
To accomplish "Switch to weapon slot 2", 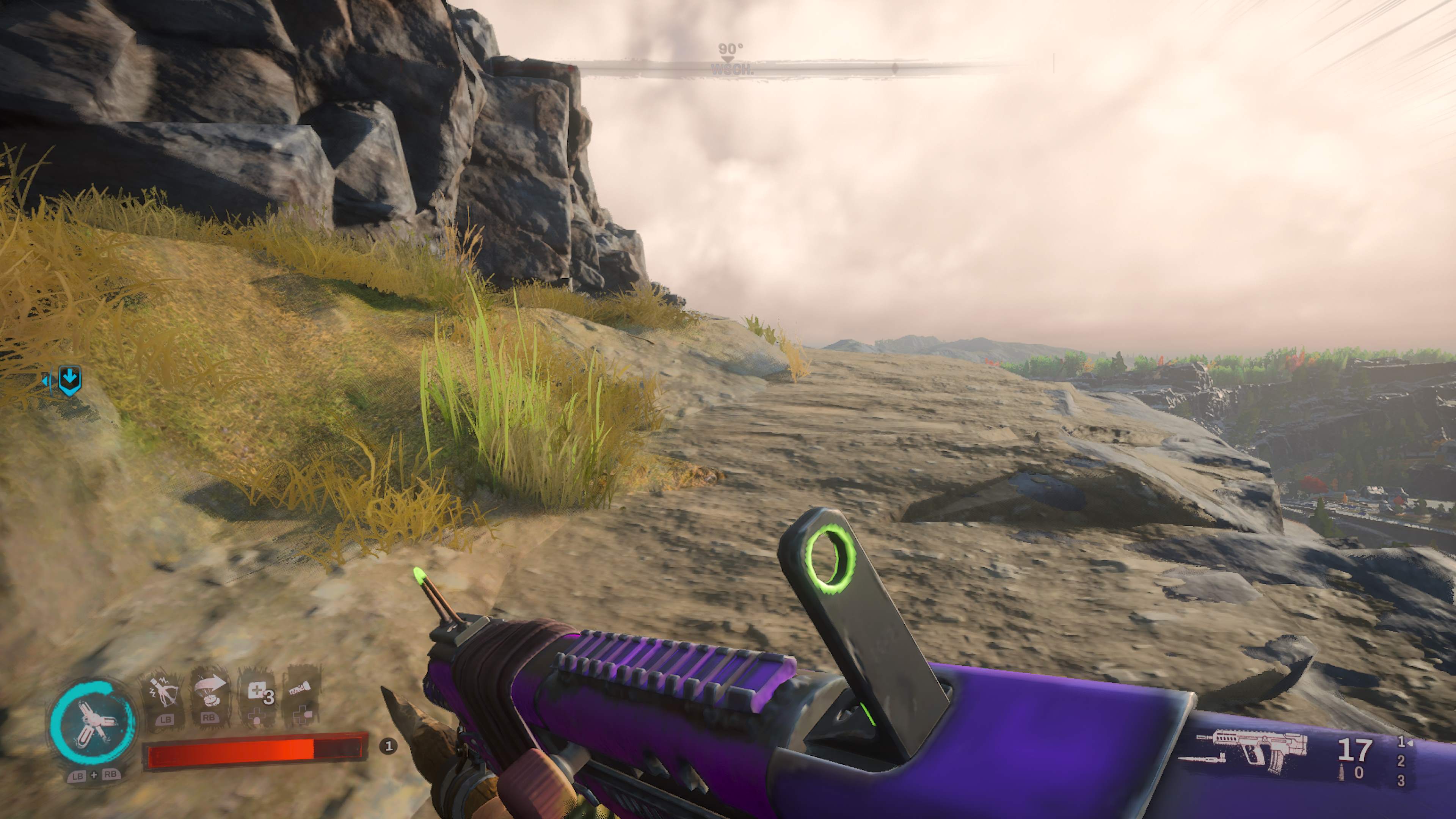I will 1401,761.
